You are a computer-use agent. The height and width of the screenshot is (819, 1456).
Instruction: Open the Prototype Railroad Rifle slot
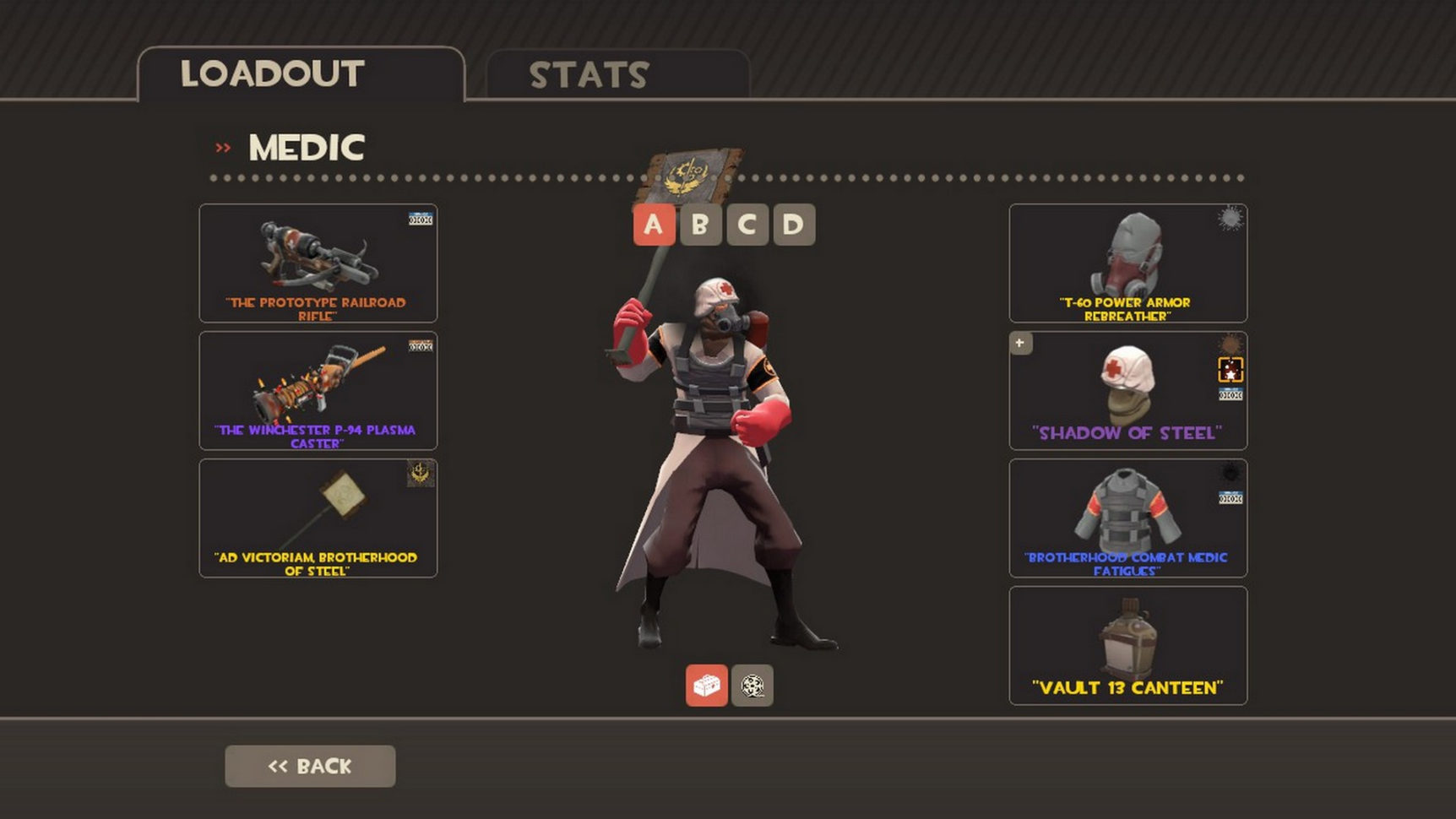click(318, 263)
